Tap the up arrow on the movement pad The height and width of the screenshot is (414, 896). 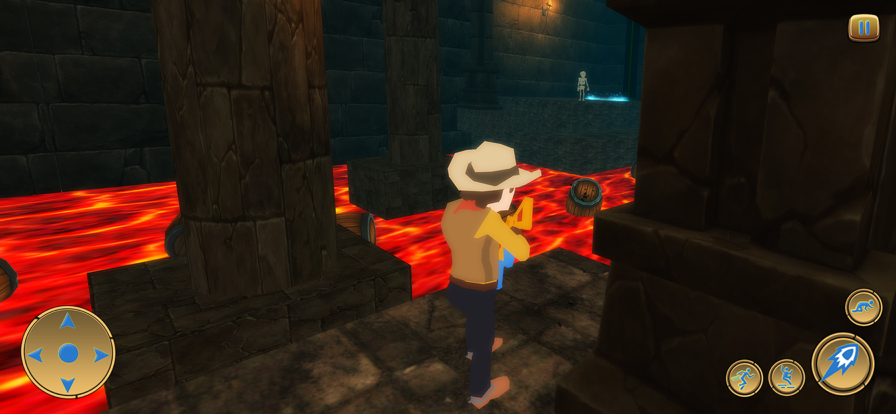coord(68,322)
